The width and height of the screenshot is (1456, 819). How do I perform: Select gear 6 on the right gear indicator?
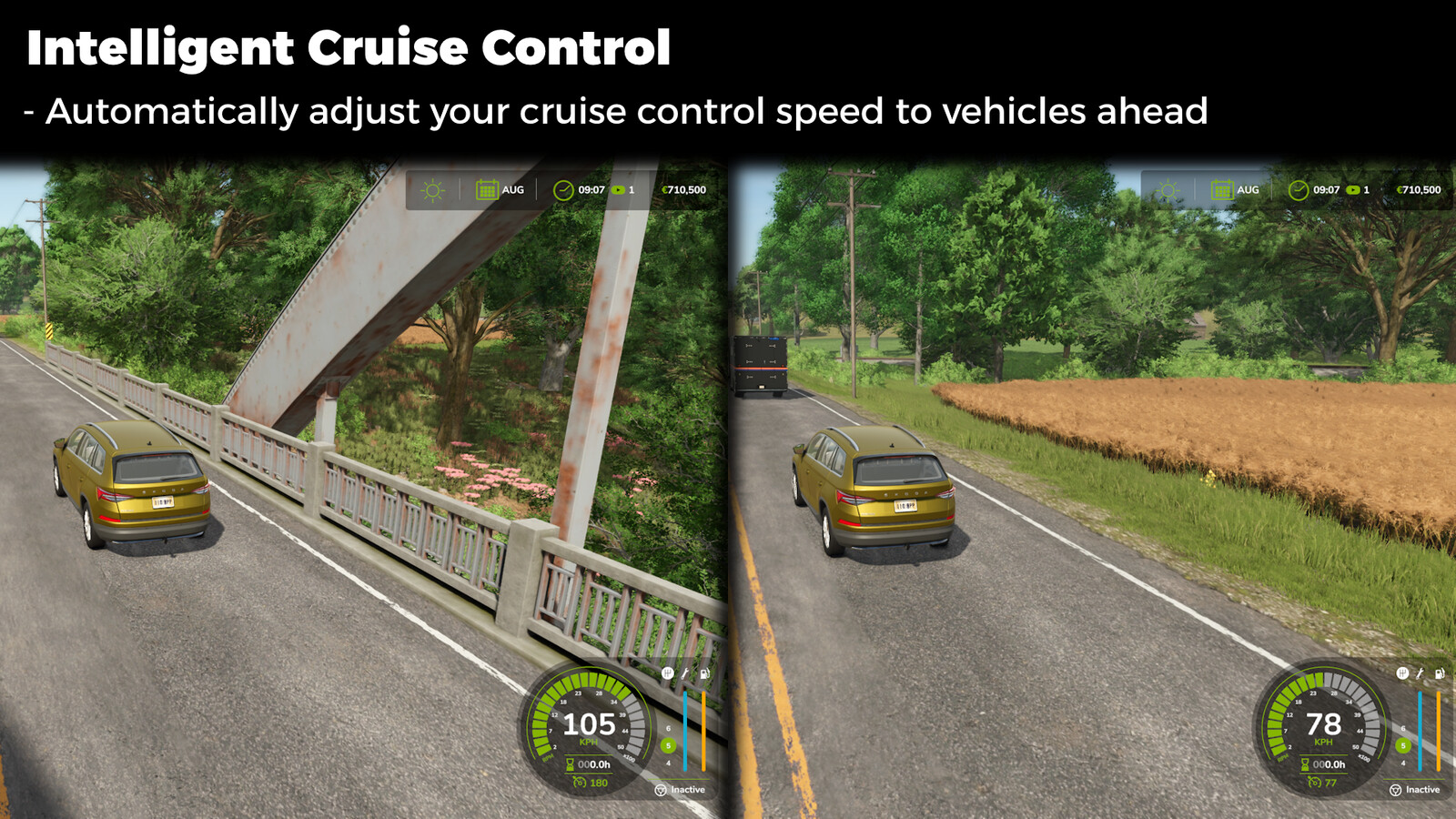click(1402, 727)
